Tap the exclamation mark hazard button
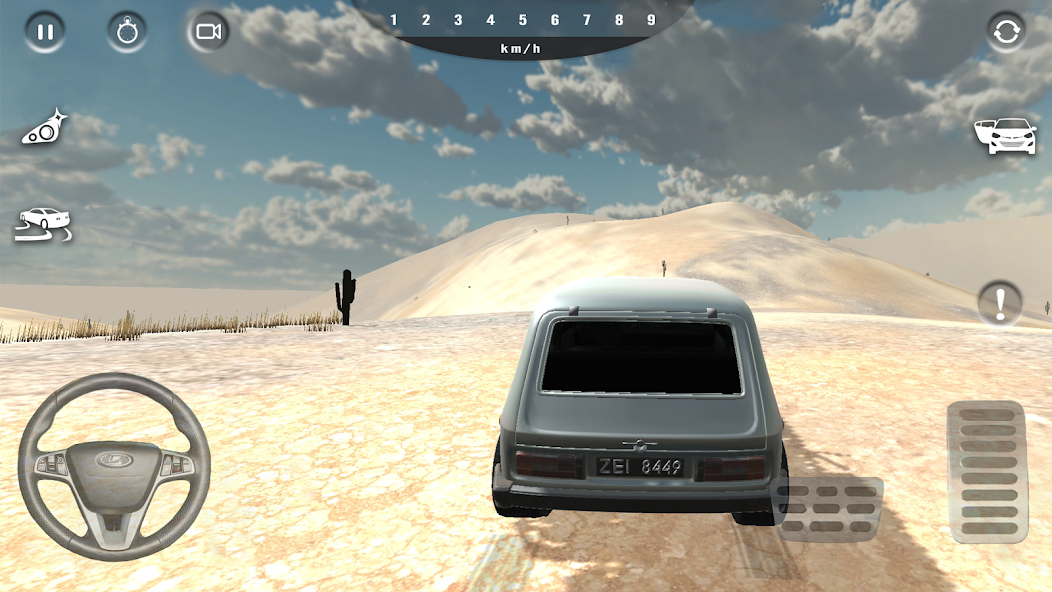The width and height of the screenshot is (1052, 592). tap(1000, 302)
